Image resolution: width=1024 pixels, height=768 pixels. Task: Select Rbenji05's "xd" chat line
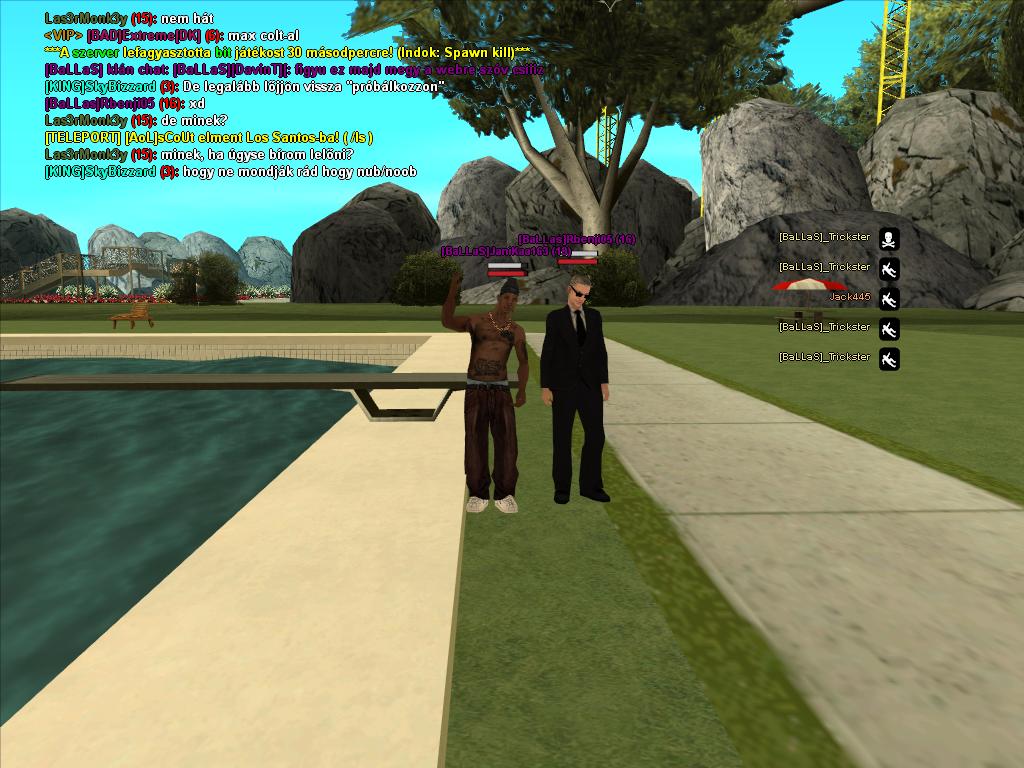click(x=125, y=103)
